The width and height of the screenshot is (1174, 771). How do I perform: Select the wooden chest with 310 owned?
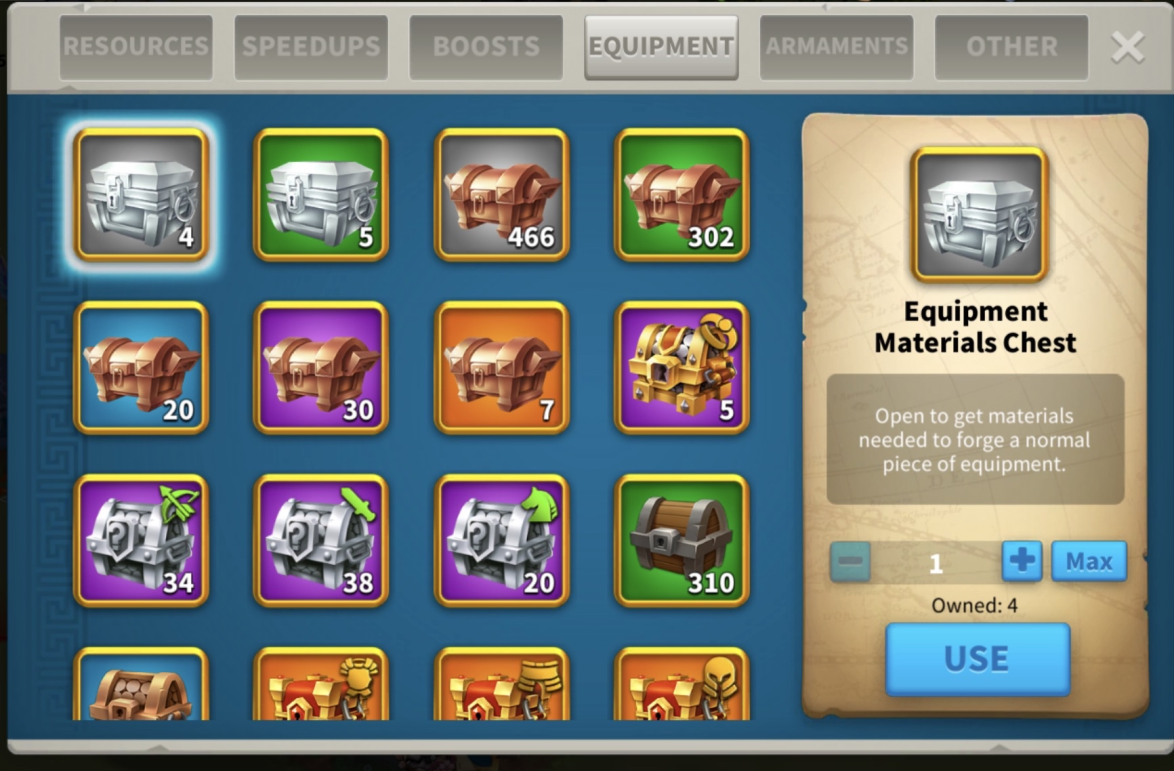tap(682, 541)
